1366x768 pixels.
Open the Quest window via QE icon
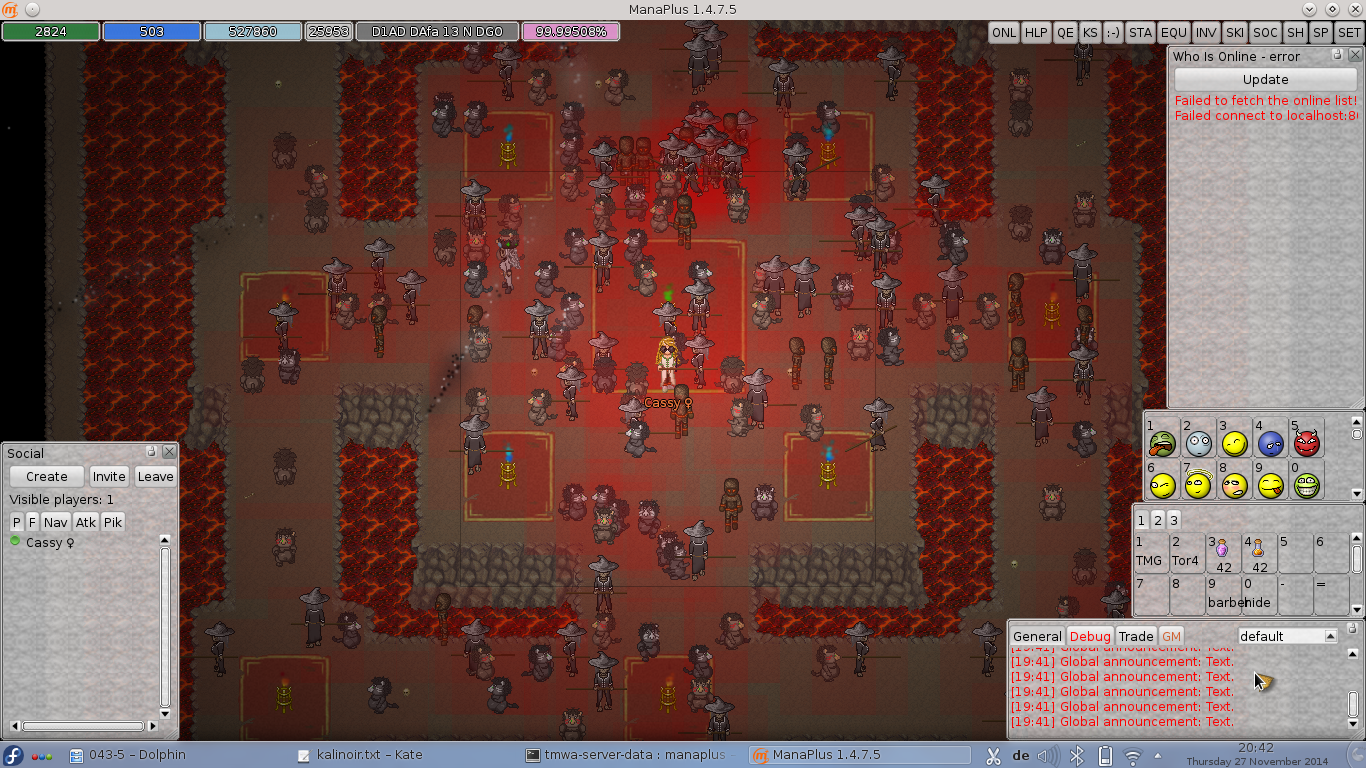1064,32
